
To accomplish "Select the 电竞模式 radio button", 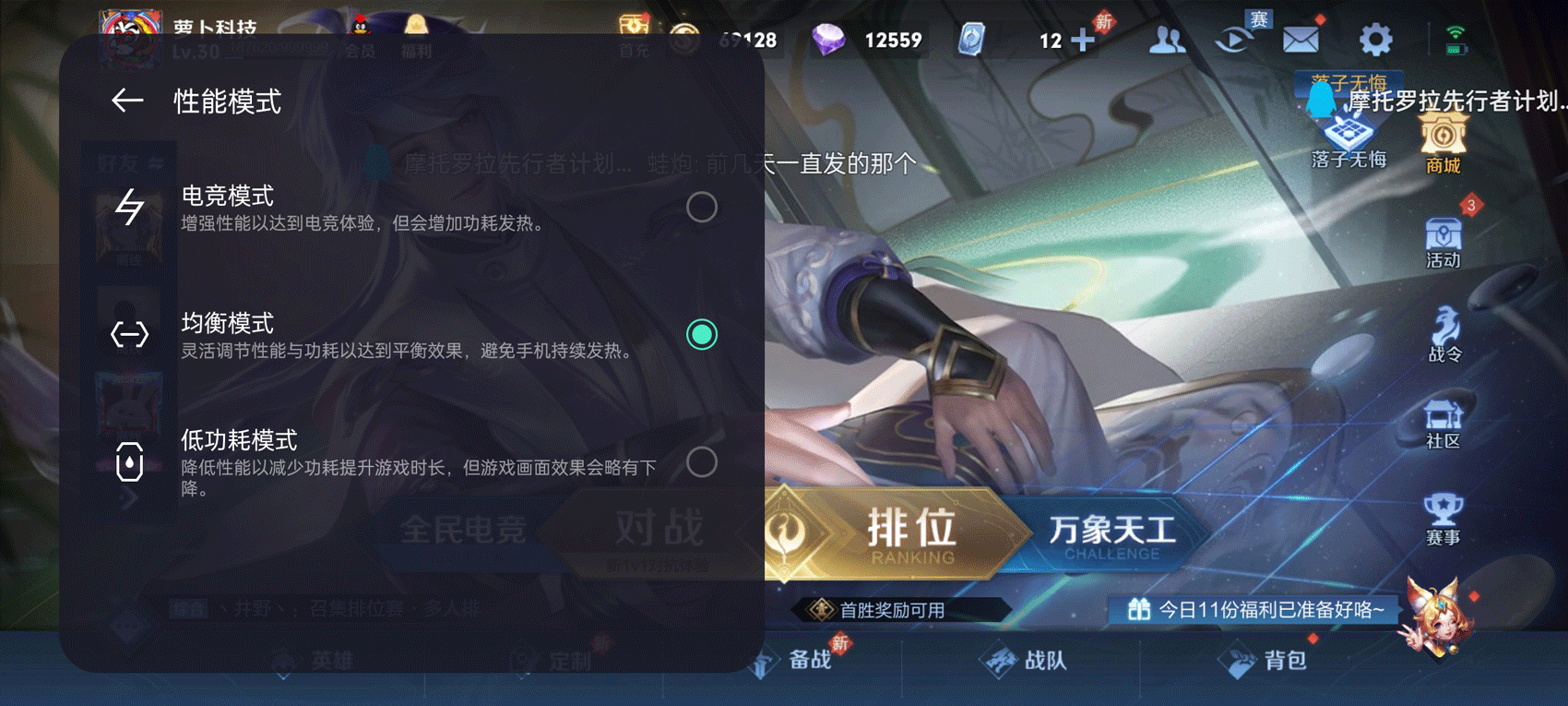I will pos(703,208).
